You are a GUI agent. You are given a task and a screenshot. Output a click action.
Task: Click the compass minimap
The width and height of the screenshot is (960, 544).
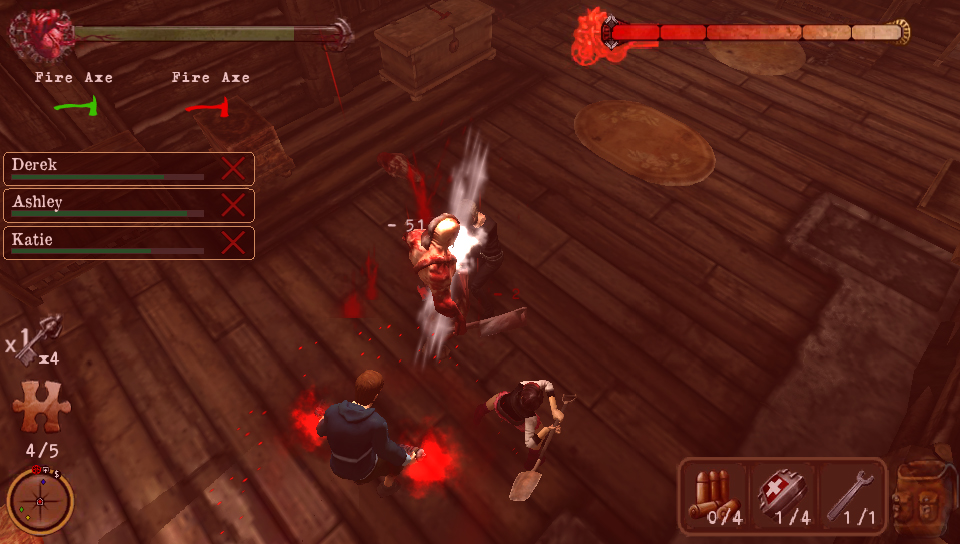(x=40, y=500)
